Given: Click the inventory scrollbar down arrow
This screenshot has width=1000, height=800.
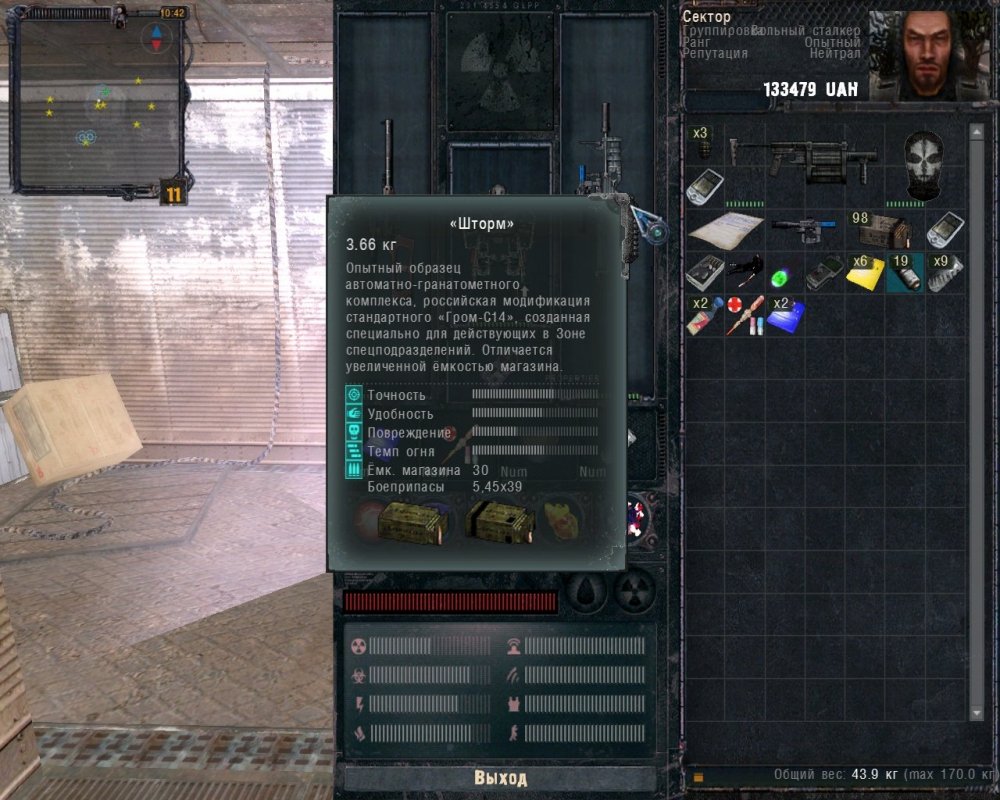Looking at the screenshot, I should 977,714.
